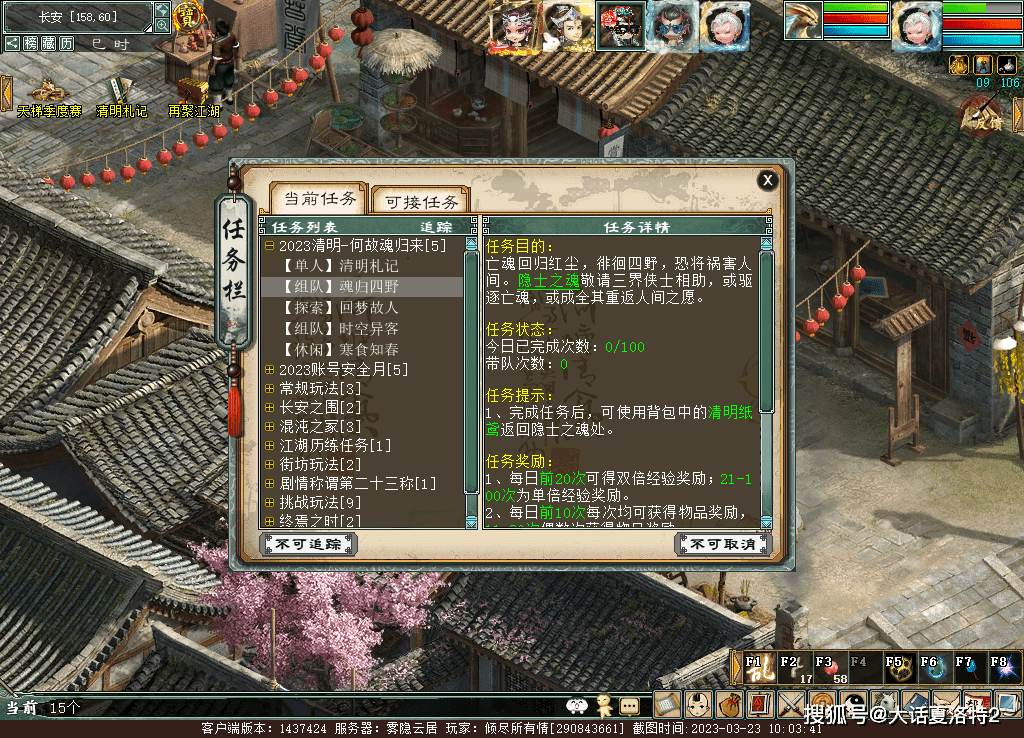The height and width of the screenshot is (738, 1024).
Task: Open the crossed swords menu icon
Action: 791,704
